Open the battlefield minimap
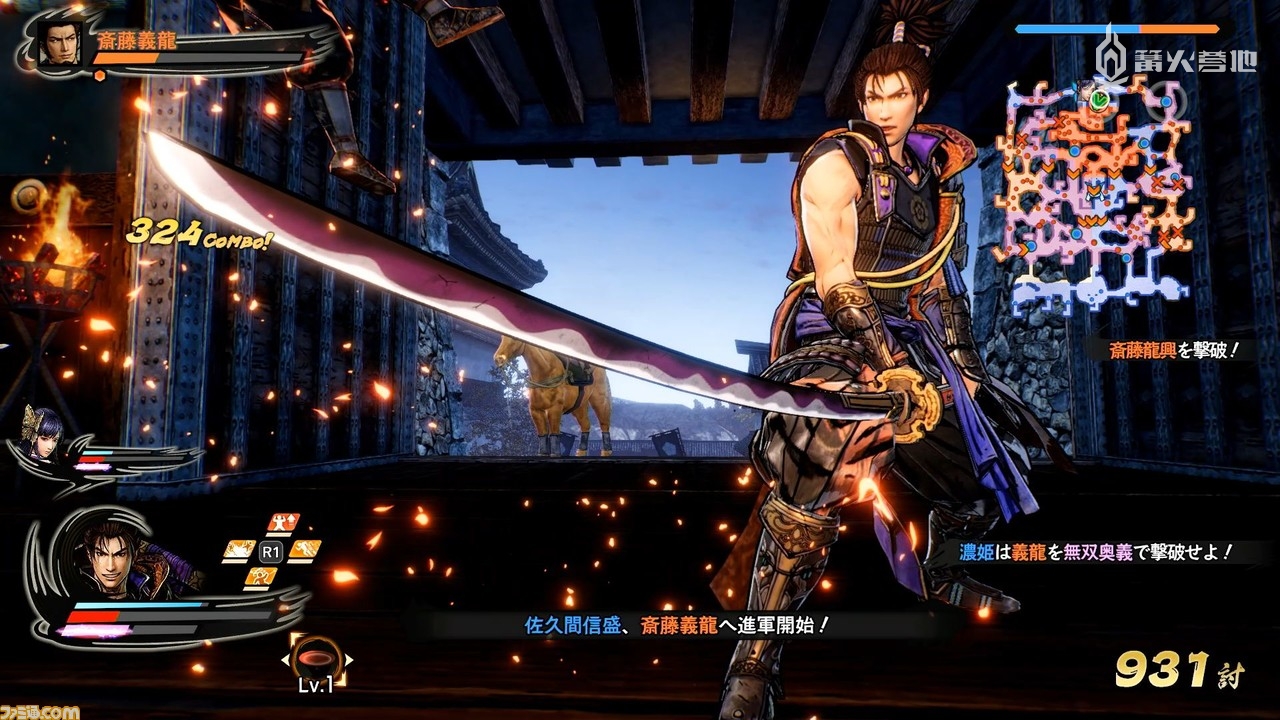Viewport: 1280px width, 720px height. click(1100, 195)
